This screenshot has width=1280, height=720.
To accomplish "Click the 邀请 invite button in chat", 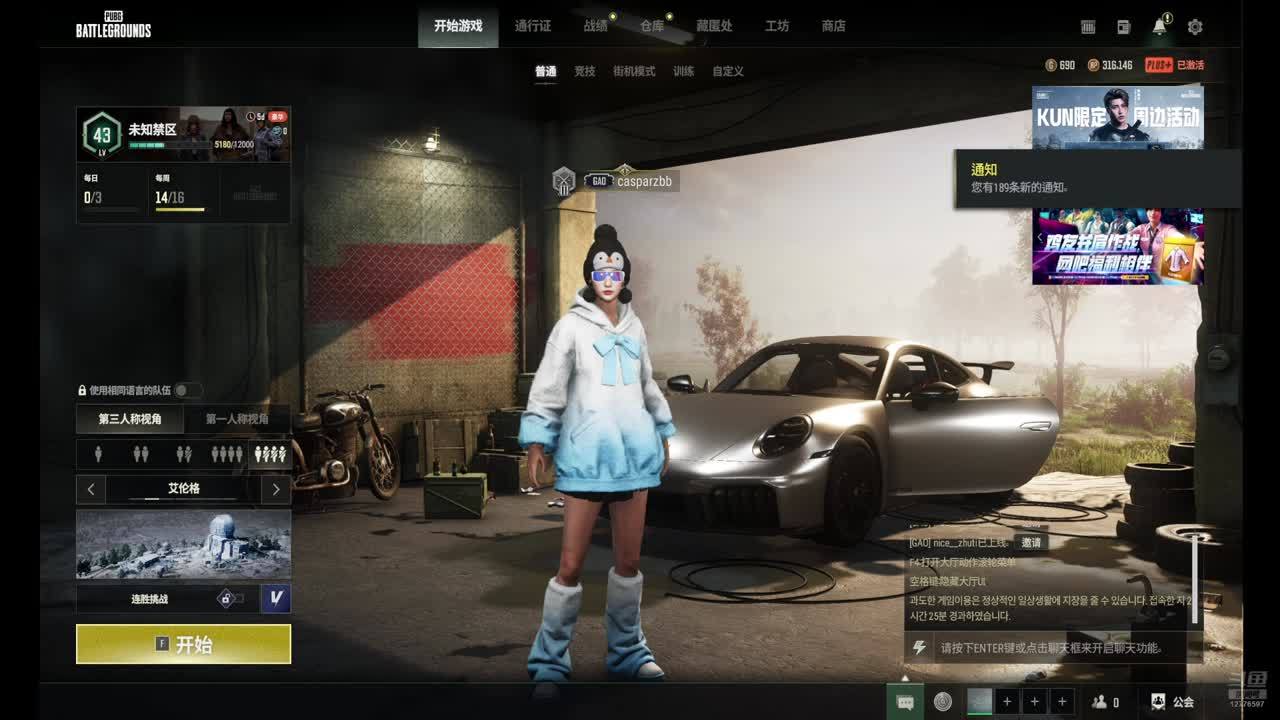I will point(1031,542).
